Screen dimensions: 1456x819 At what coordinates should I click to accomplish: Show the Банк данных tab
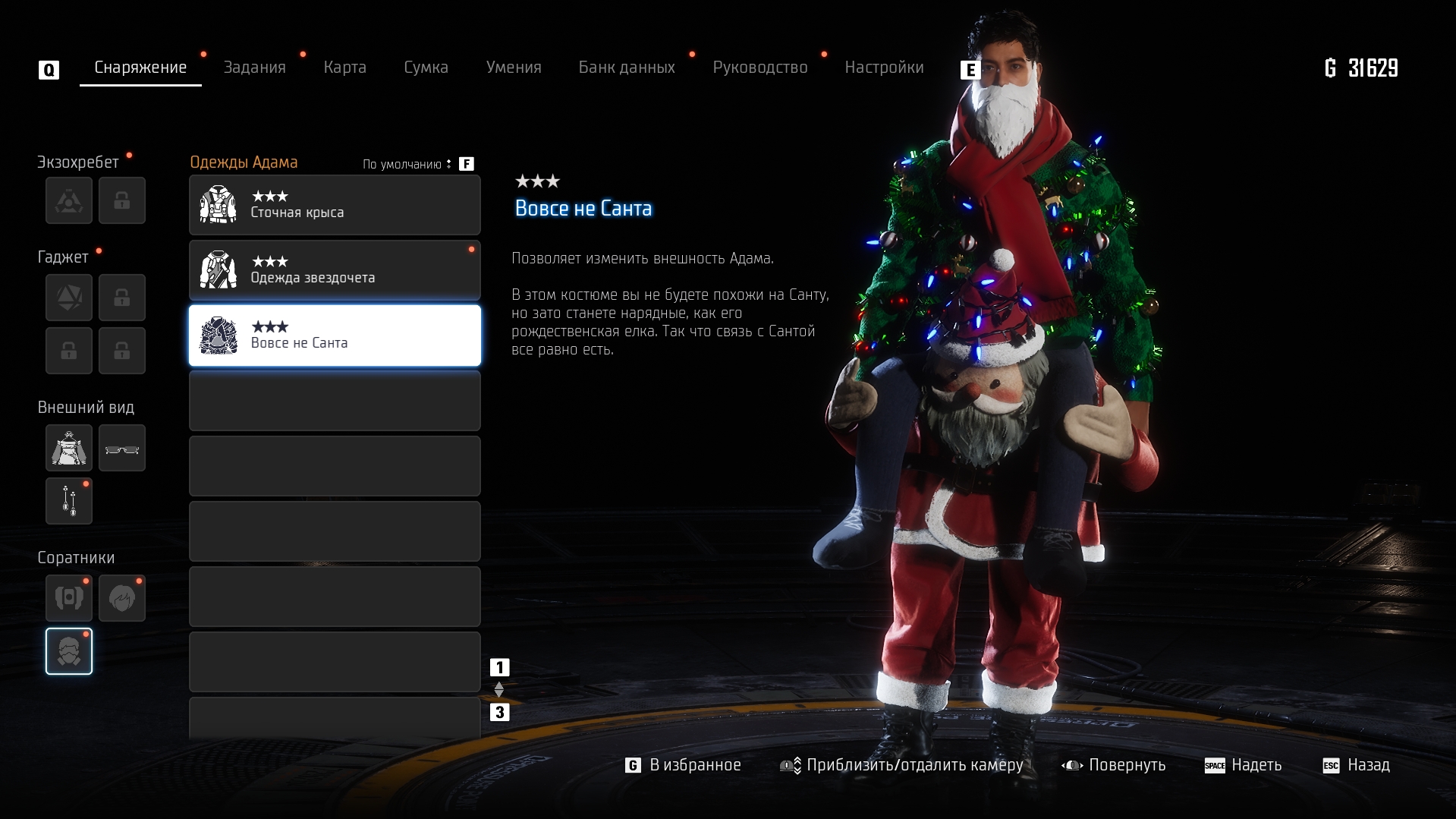point(627,68)
